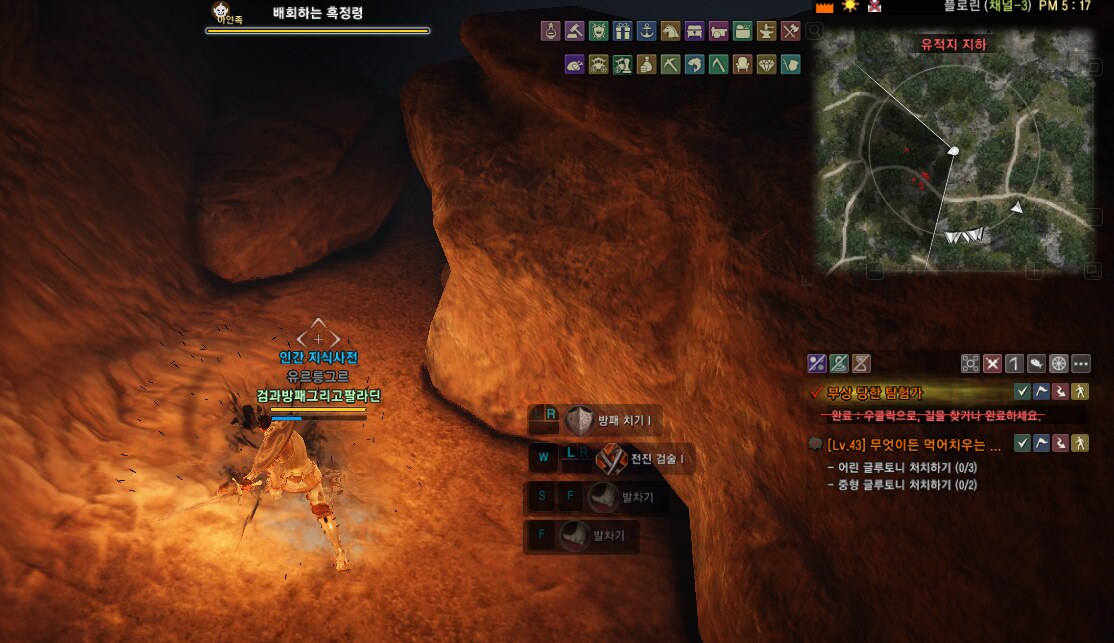Activate the walking figure auto-path for Lv.43 quest

(1079, 443)
